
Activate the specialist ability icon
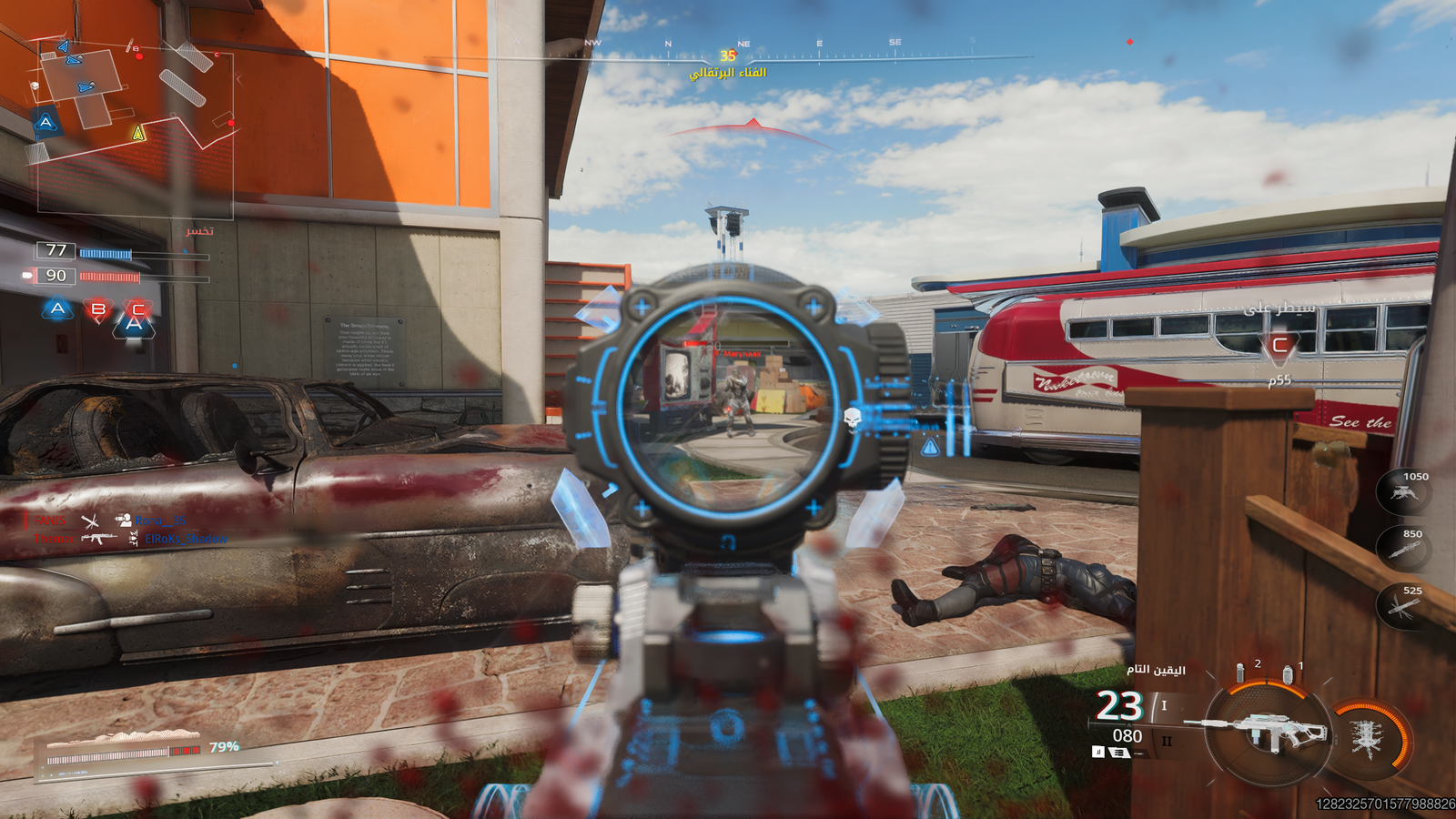(1368, 738)
